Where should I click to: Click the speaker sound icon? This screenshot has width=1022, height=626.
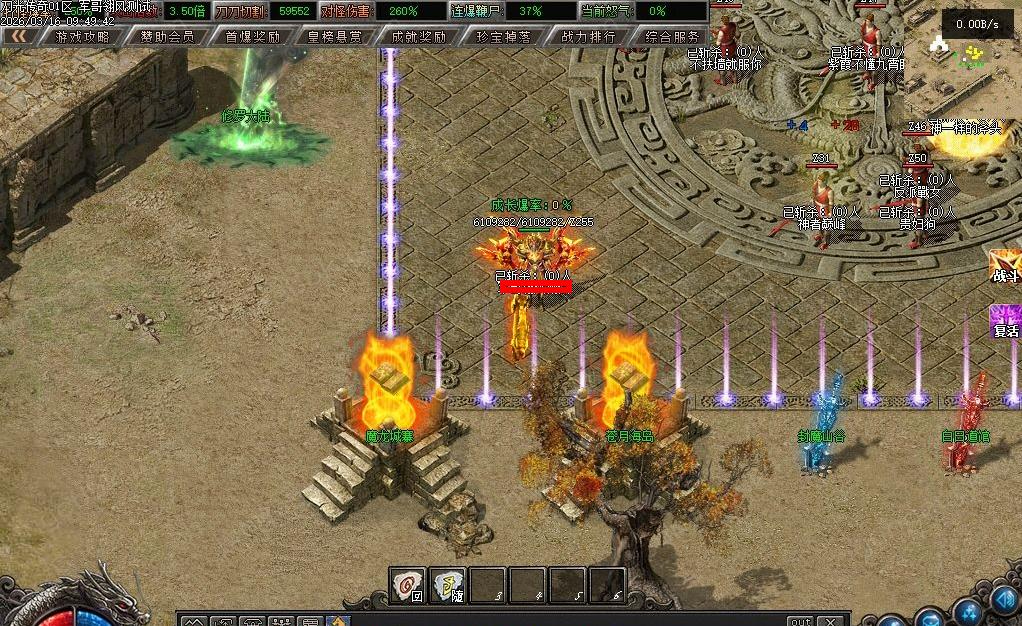coord(1004,601)
